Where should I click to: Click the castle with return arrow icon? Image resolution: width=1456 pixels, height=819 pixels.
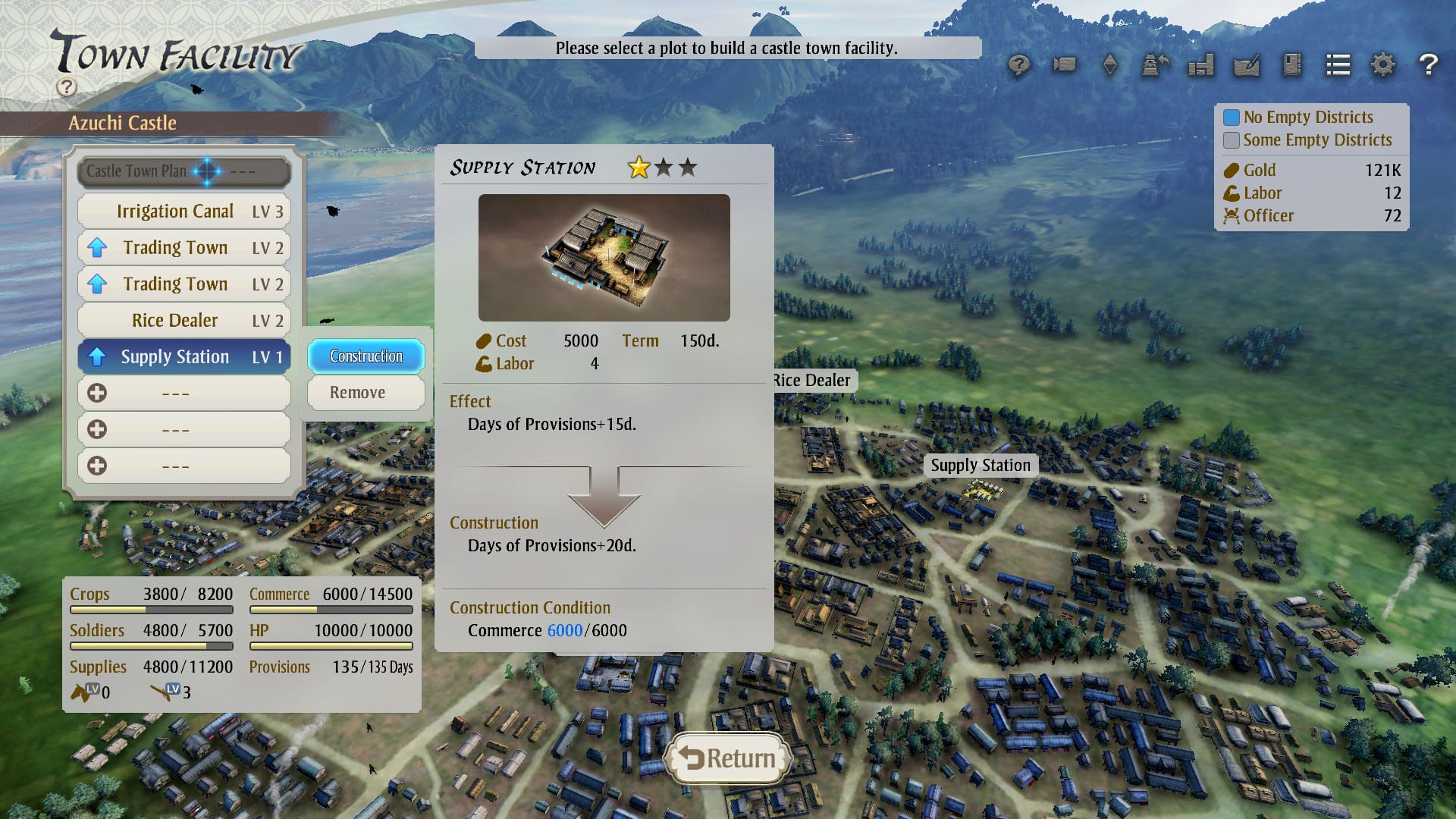click(1155, 65)
